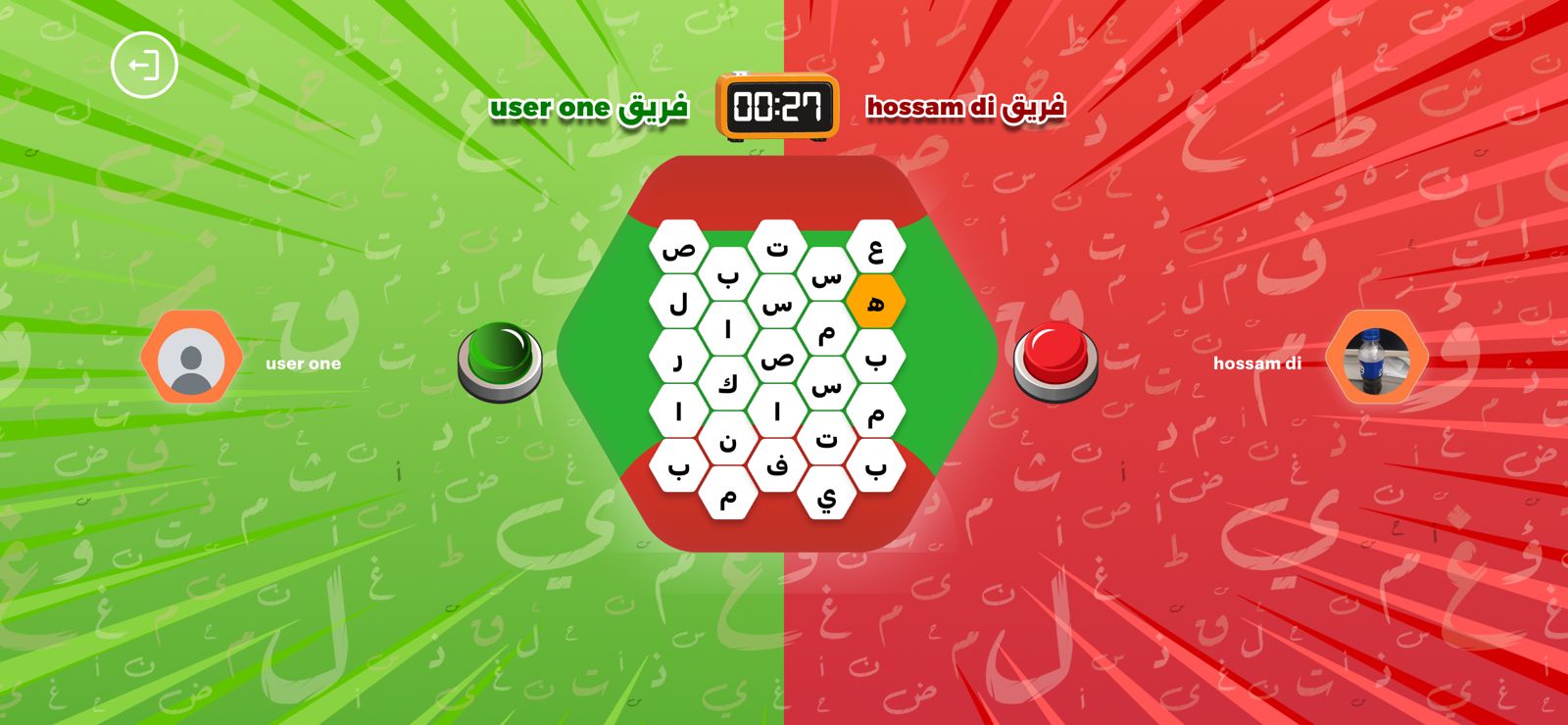This screenshot has width=1568, height=725.
Task: Select the letter ي hexagon at the bottom edge
Action: click(826, 497)
